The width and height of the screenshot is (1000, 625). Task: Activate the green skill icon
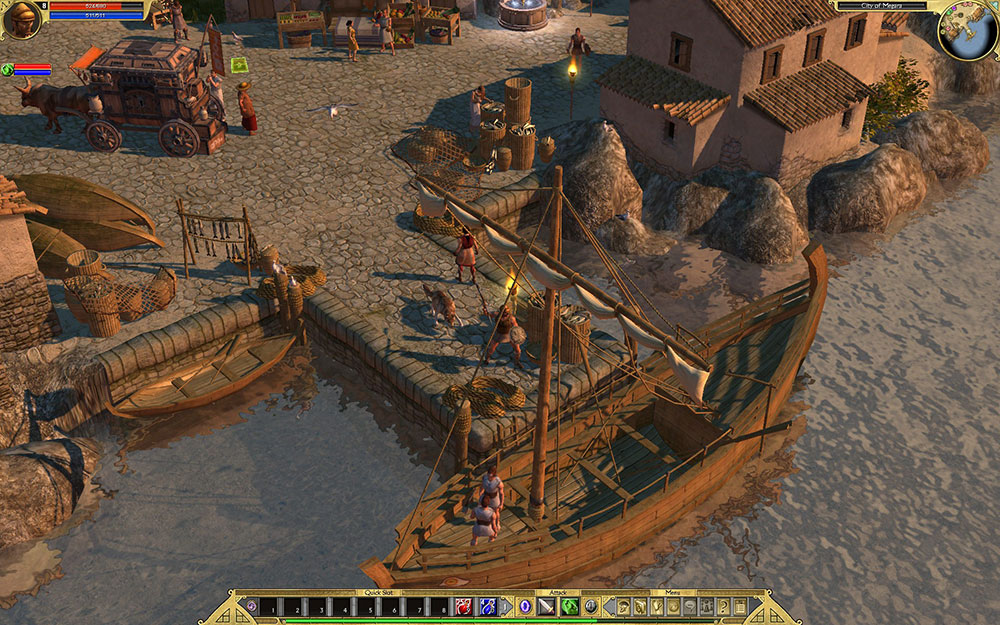[x=570, y=606]
